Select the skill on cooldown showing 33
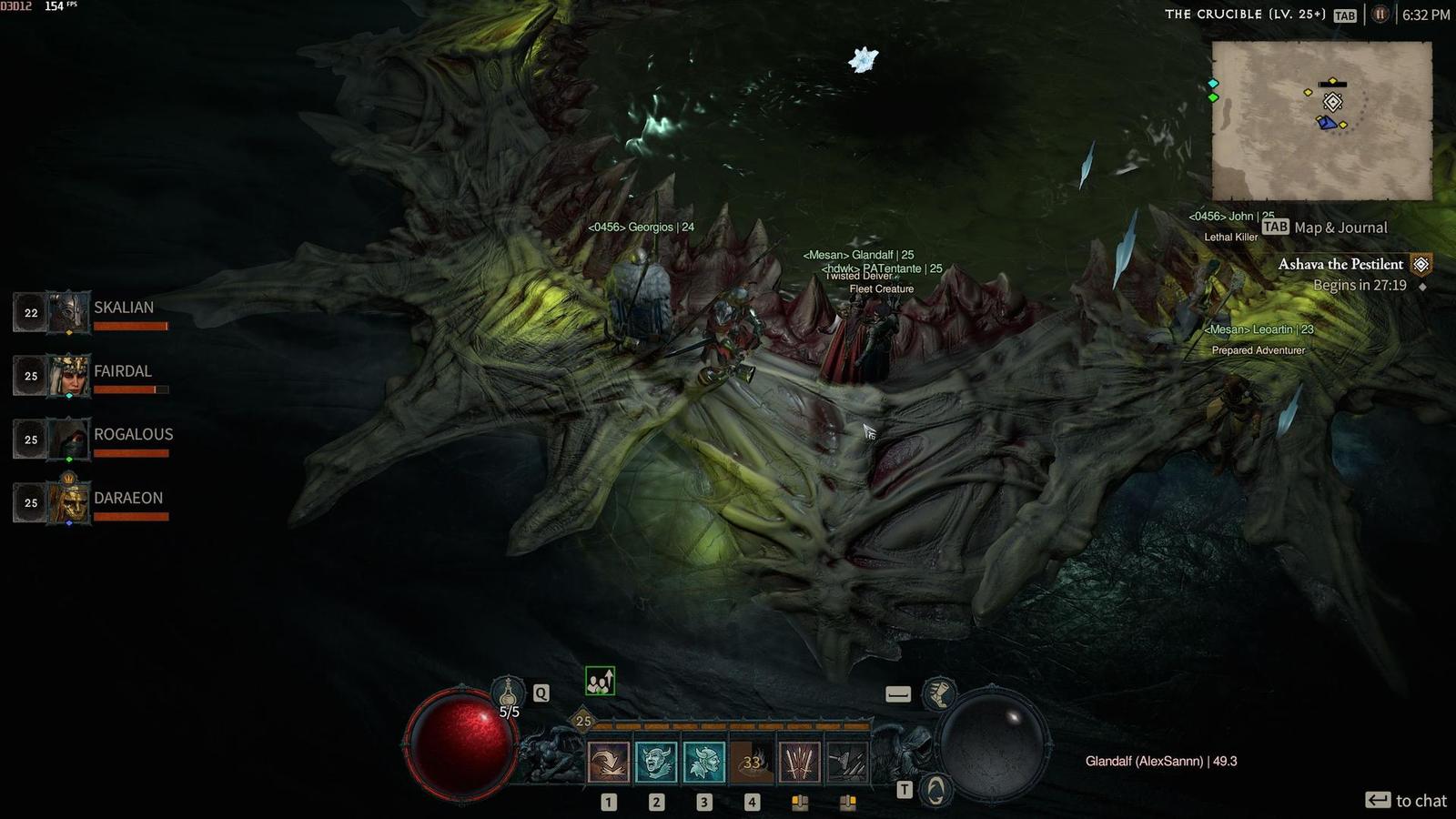Viewport: 1456px width, 819px height. pos(752,762)
